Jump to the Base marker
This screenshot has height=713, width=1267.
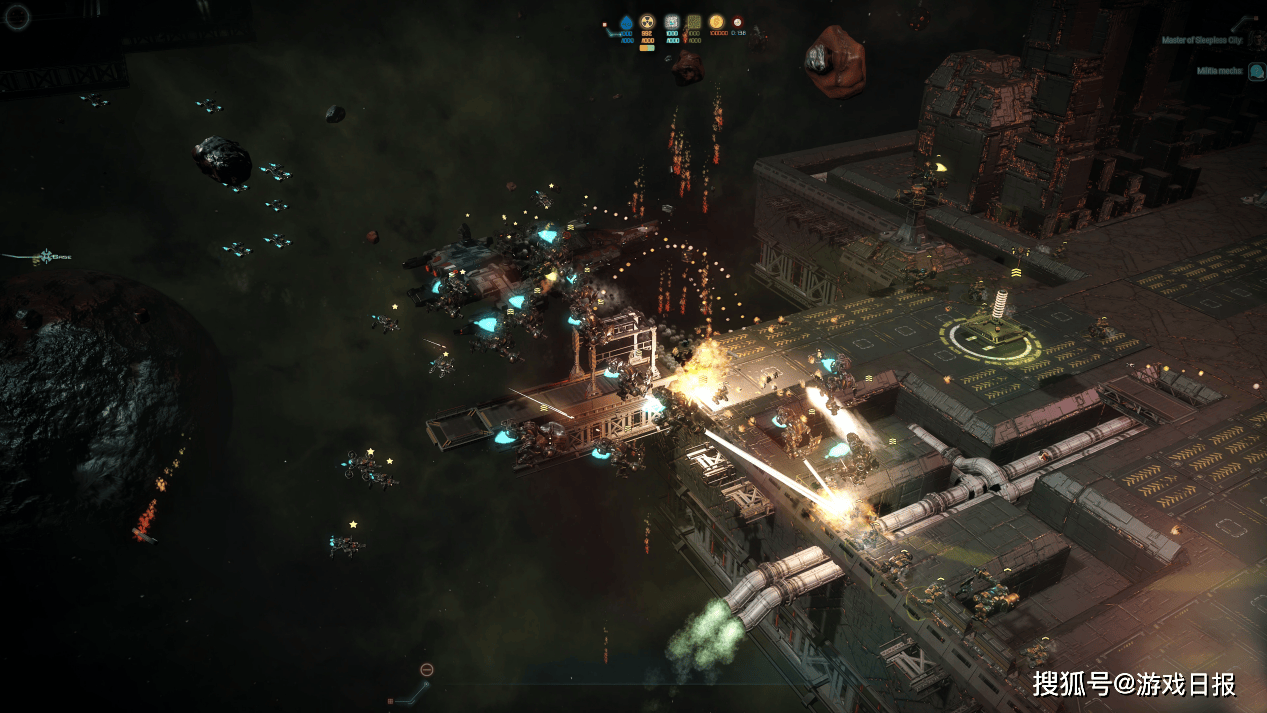coord(46,257)
